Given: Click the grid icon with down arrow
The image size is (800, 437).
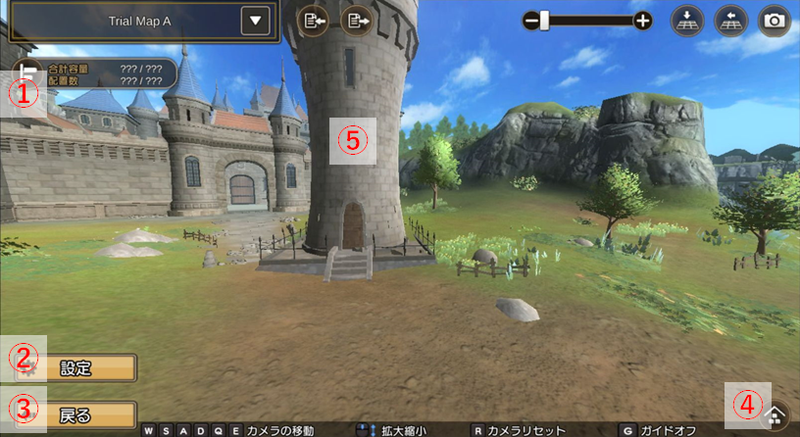Looking at the screenshot, I should tap(687, 20).
